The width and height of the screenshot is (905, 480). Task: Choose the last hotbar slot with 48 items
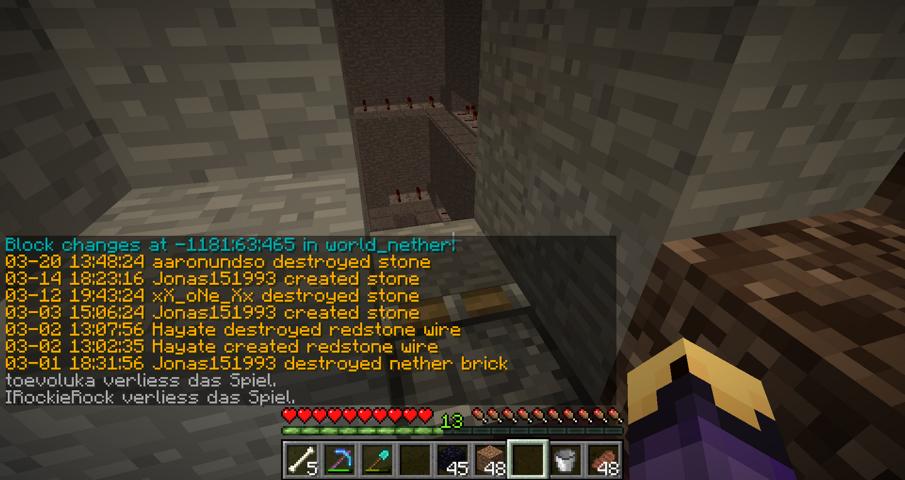pos(603,460)
